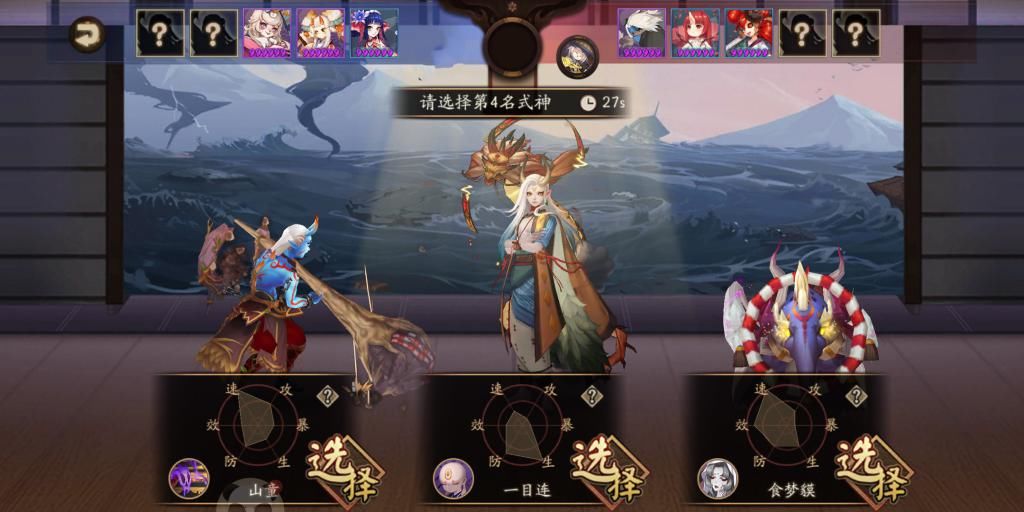Screen dimensions: 1024x512
Task: View the dark-haired shikigami portrait on your team
Action: pos(374,33)
